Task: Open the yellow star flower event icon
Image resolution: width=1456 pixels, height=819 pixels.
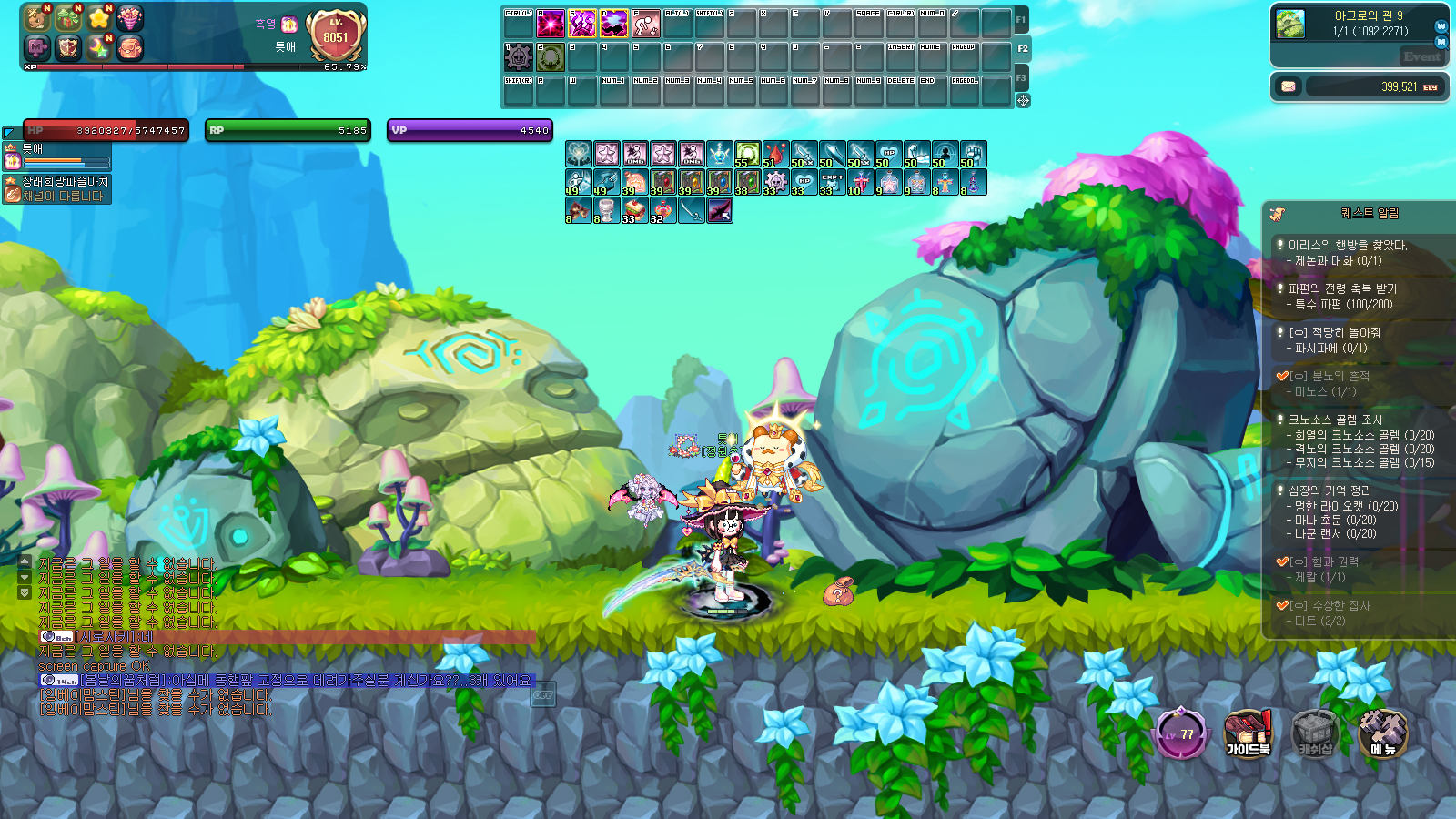Action: click(x=98, y=17)
